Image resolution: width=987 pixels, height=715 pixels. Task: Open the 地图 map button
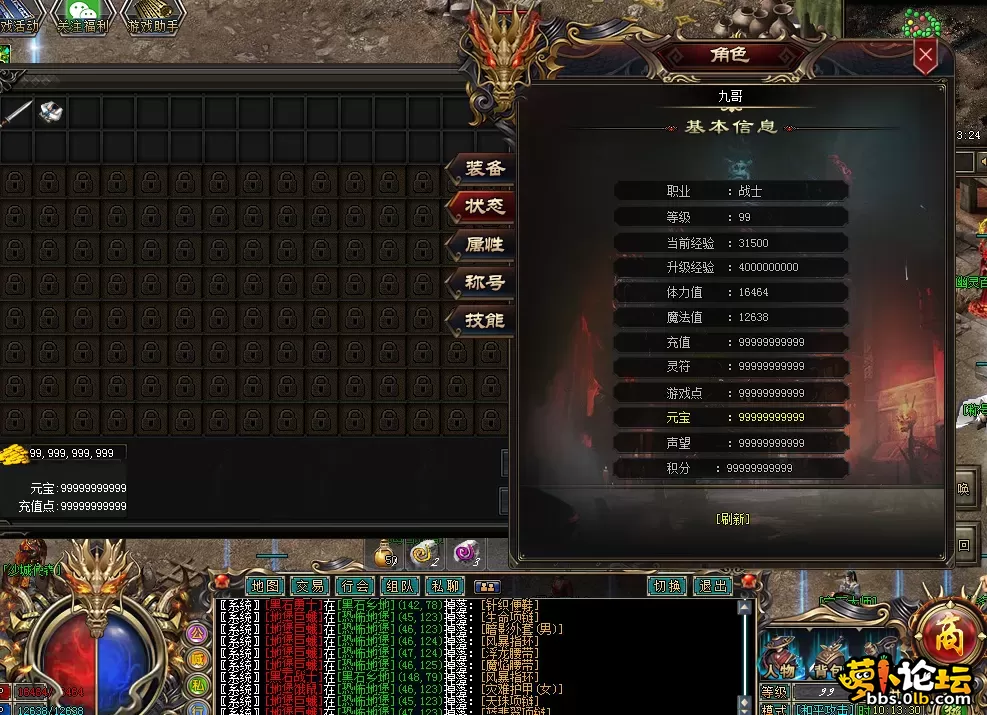point(265,586)
